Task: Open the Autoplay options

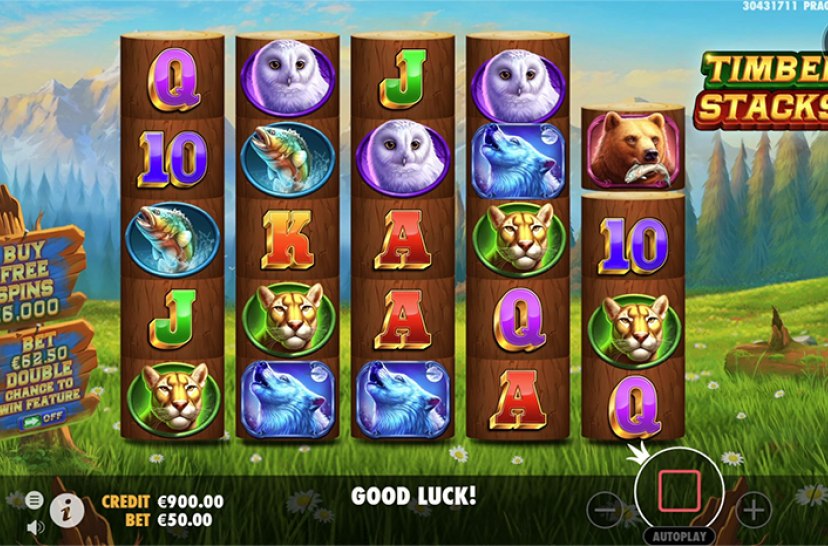Action: coord(680,535)
